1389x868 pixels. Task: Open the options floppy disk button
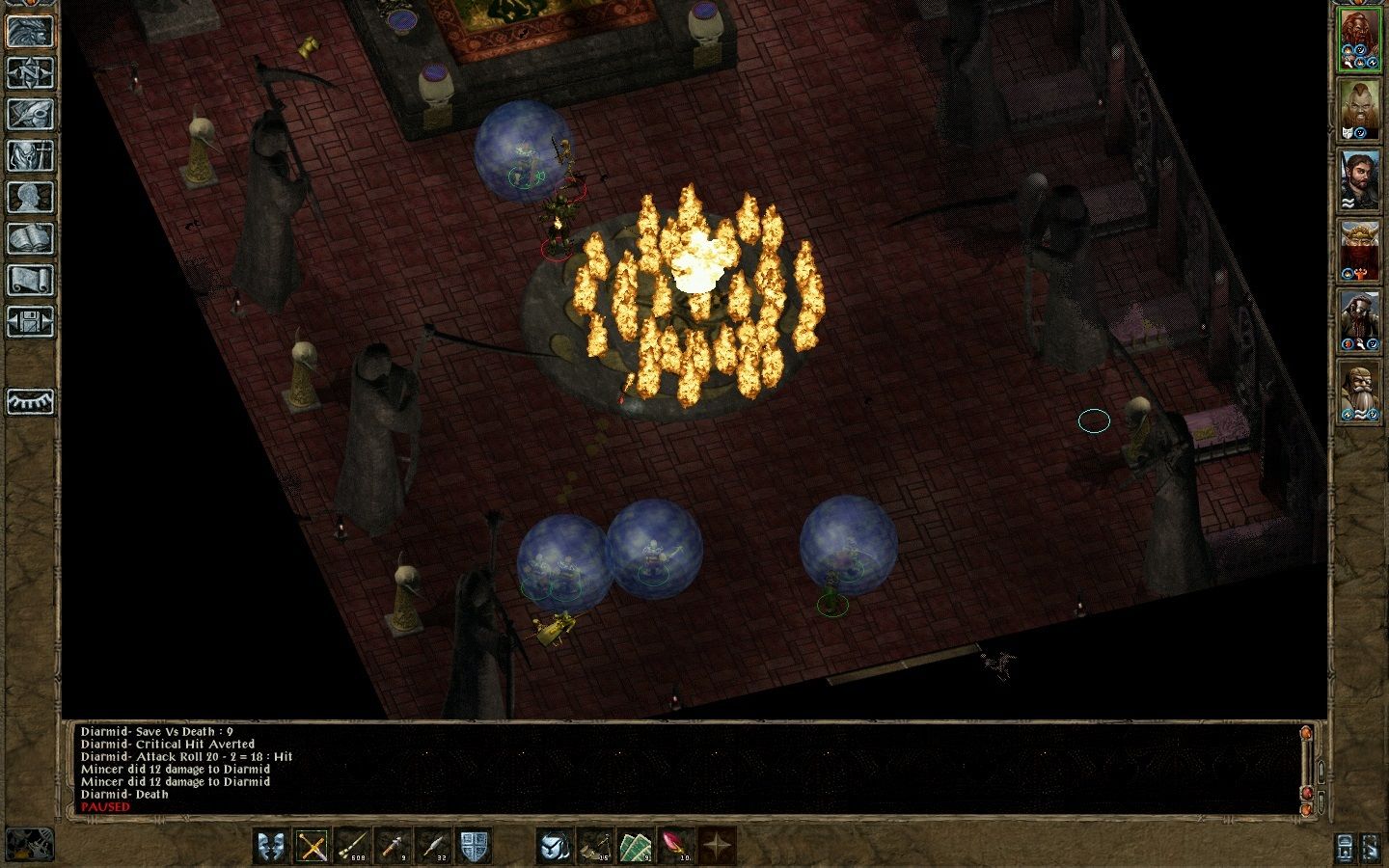tap(31, 321)
